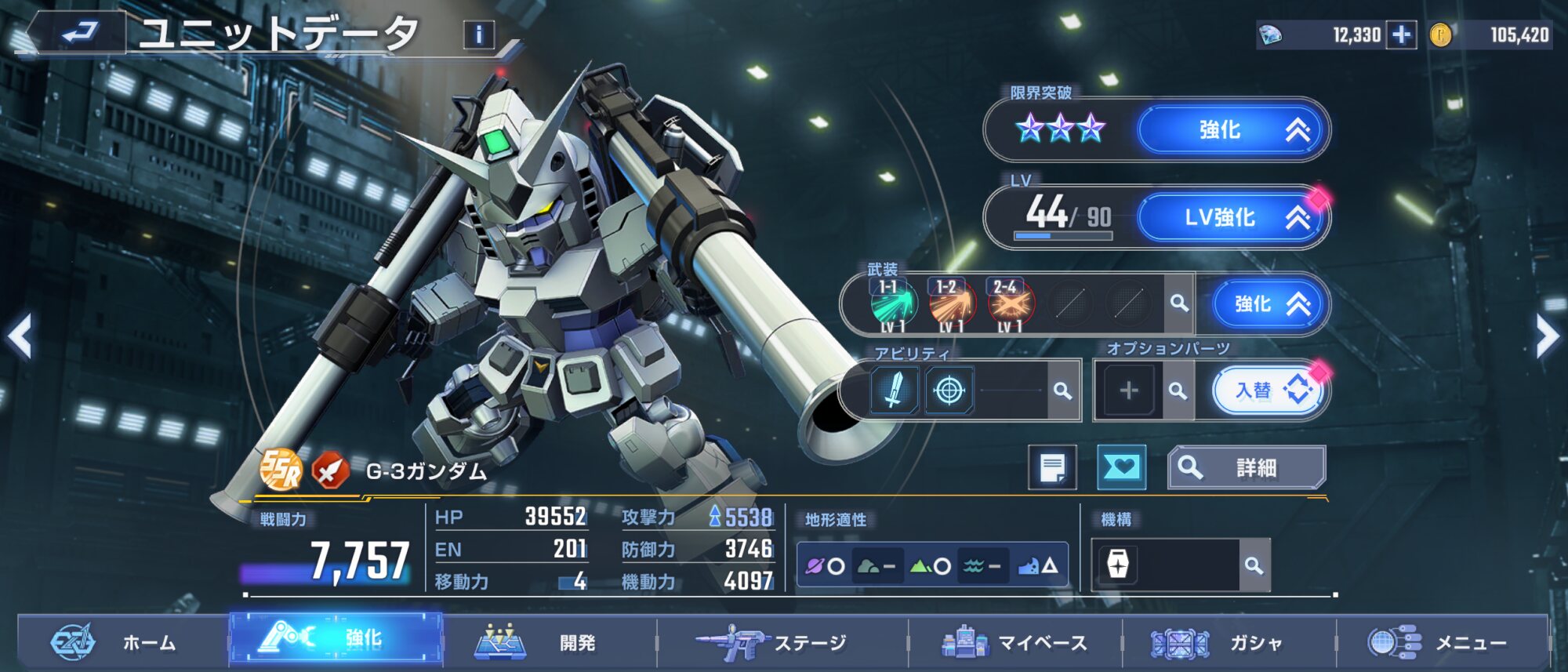The image size is (1568, 672).
Task: Tap the 入替 swap parts button
Action: tap(1269, 390)
